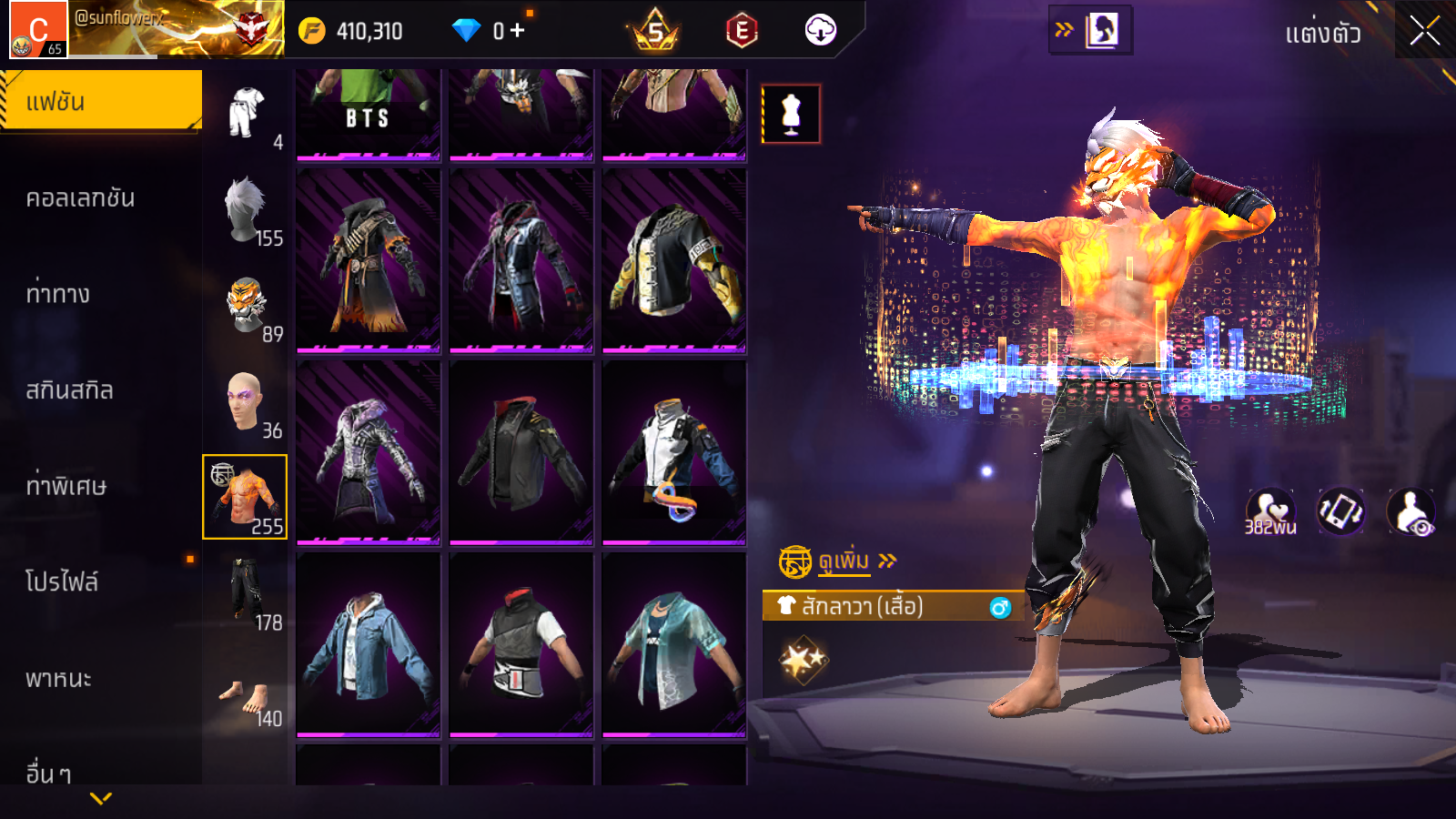Choose the black and gold jacket
Viewport: 1456px width, 819px height.
click(674, 259)
